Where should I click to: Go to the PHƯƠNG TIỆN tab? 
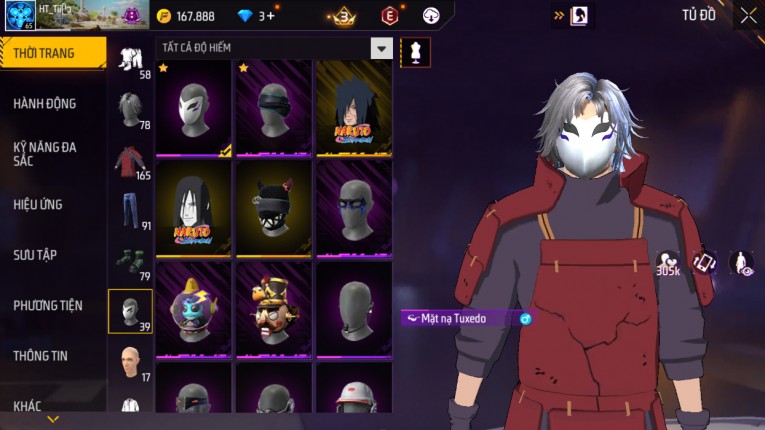[47, 305]
